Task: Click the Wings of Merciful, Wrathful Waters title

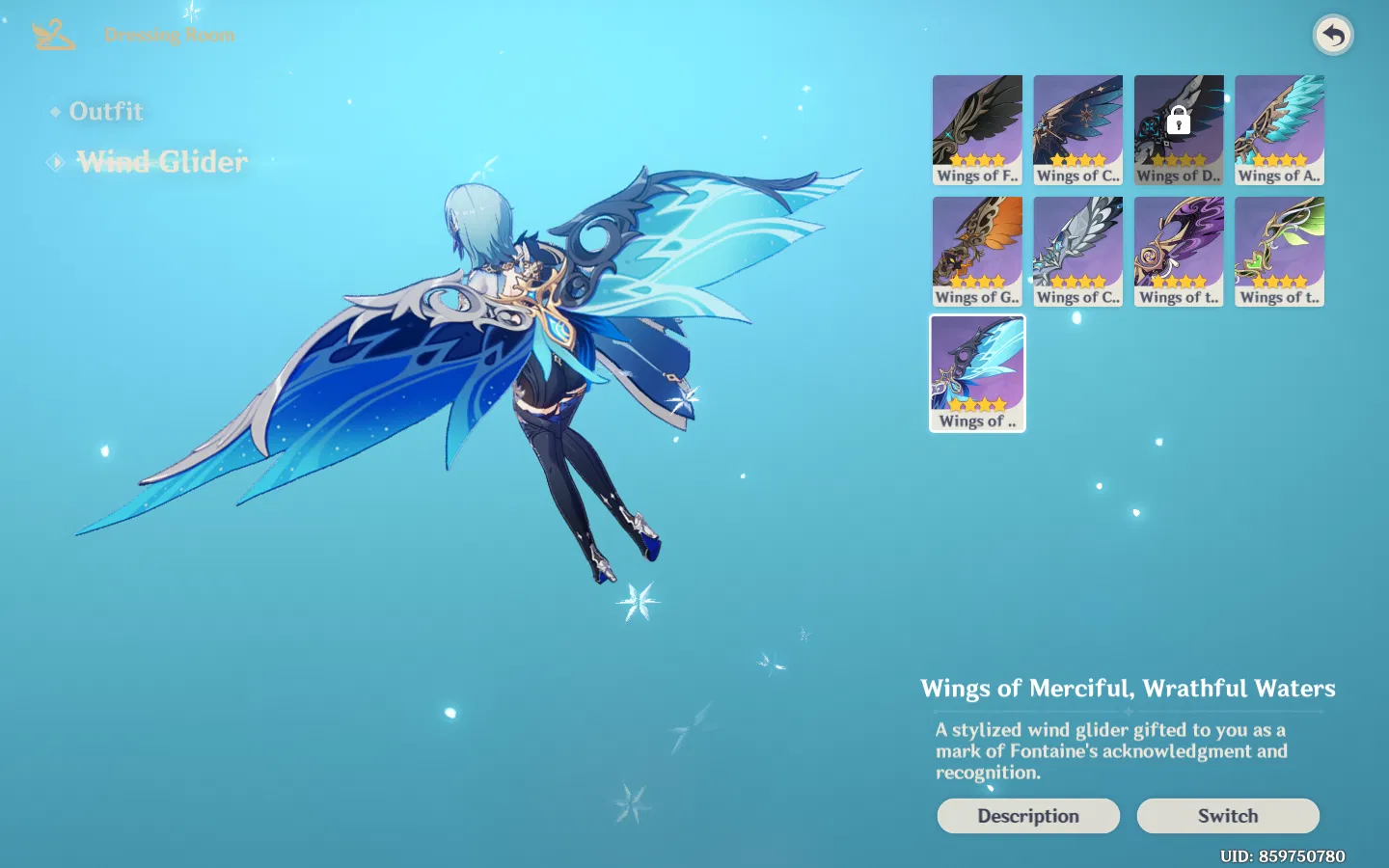Action: (1129, 688)
